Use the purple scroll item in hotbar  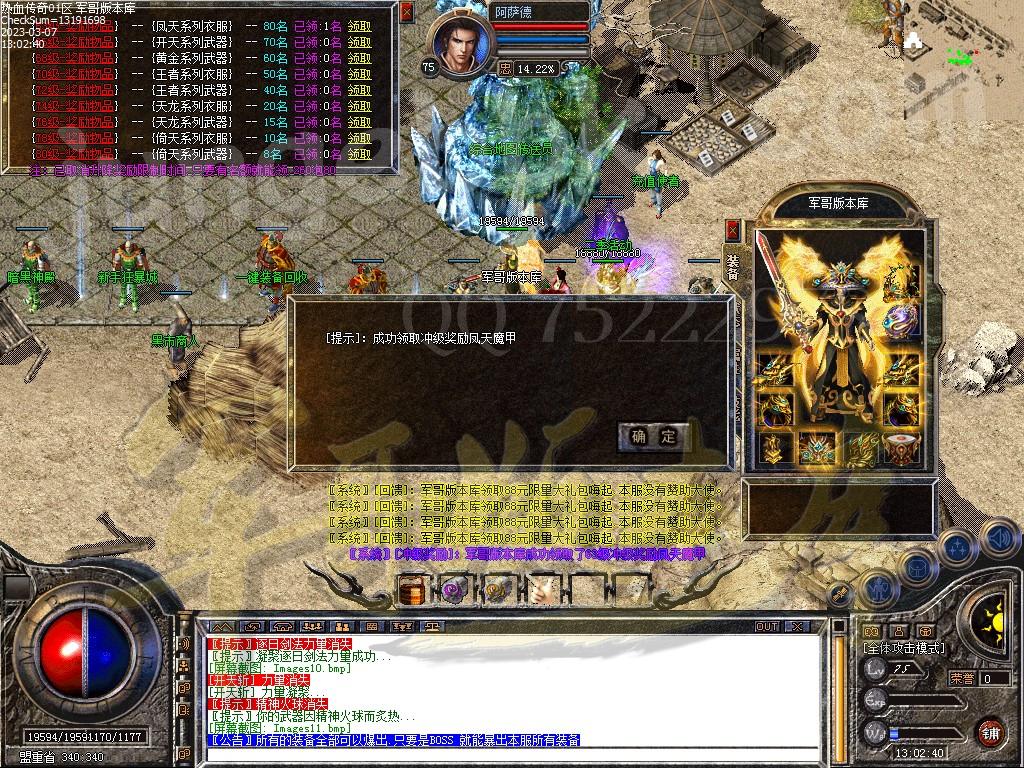[x=455, y=590]
